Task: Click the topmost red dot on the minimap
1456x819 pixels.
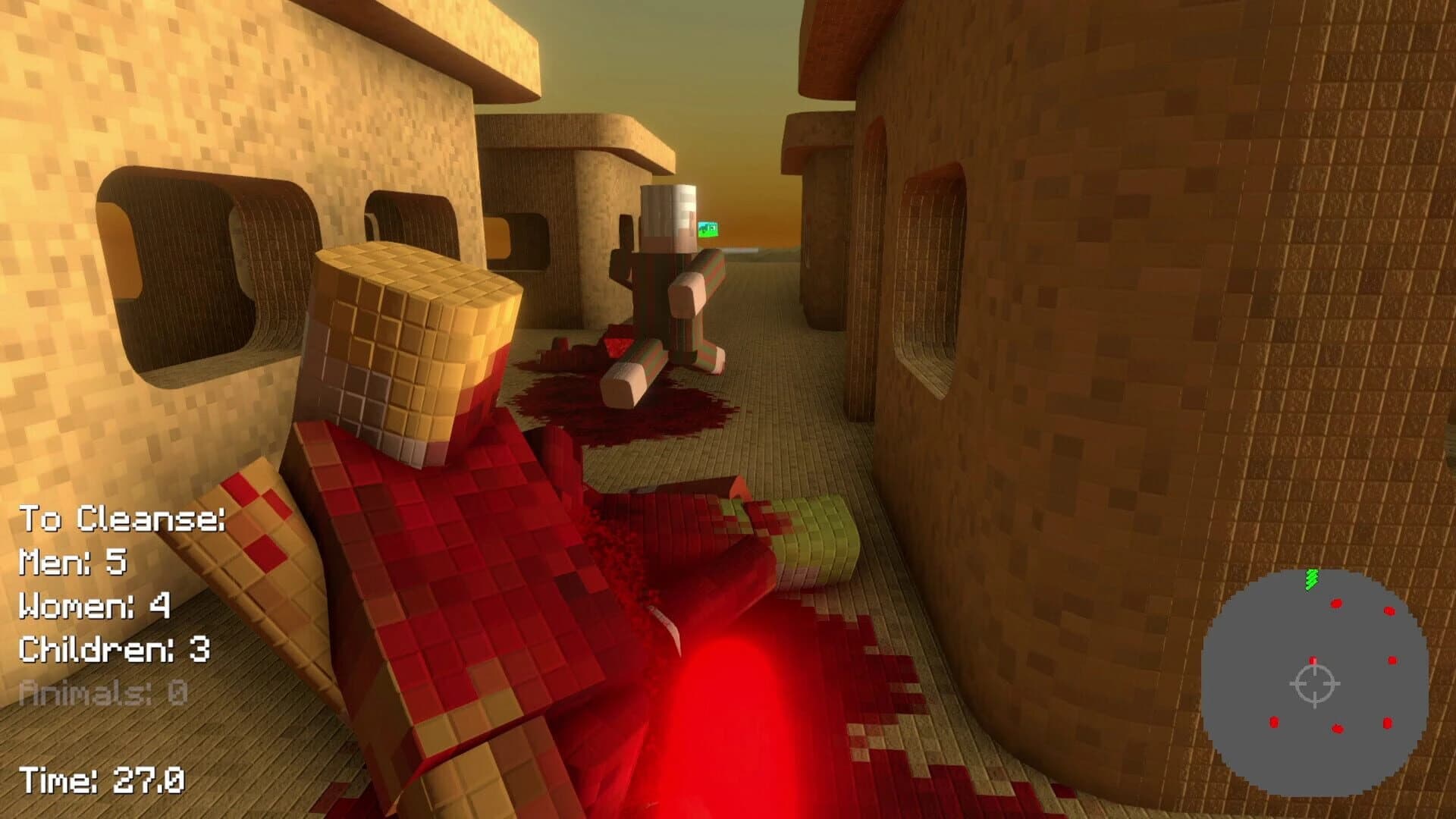Action: pos(1335,604)
